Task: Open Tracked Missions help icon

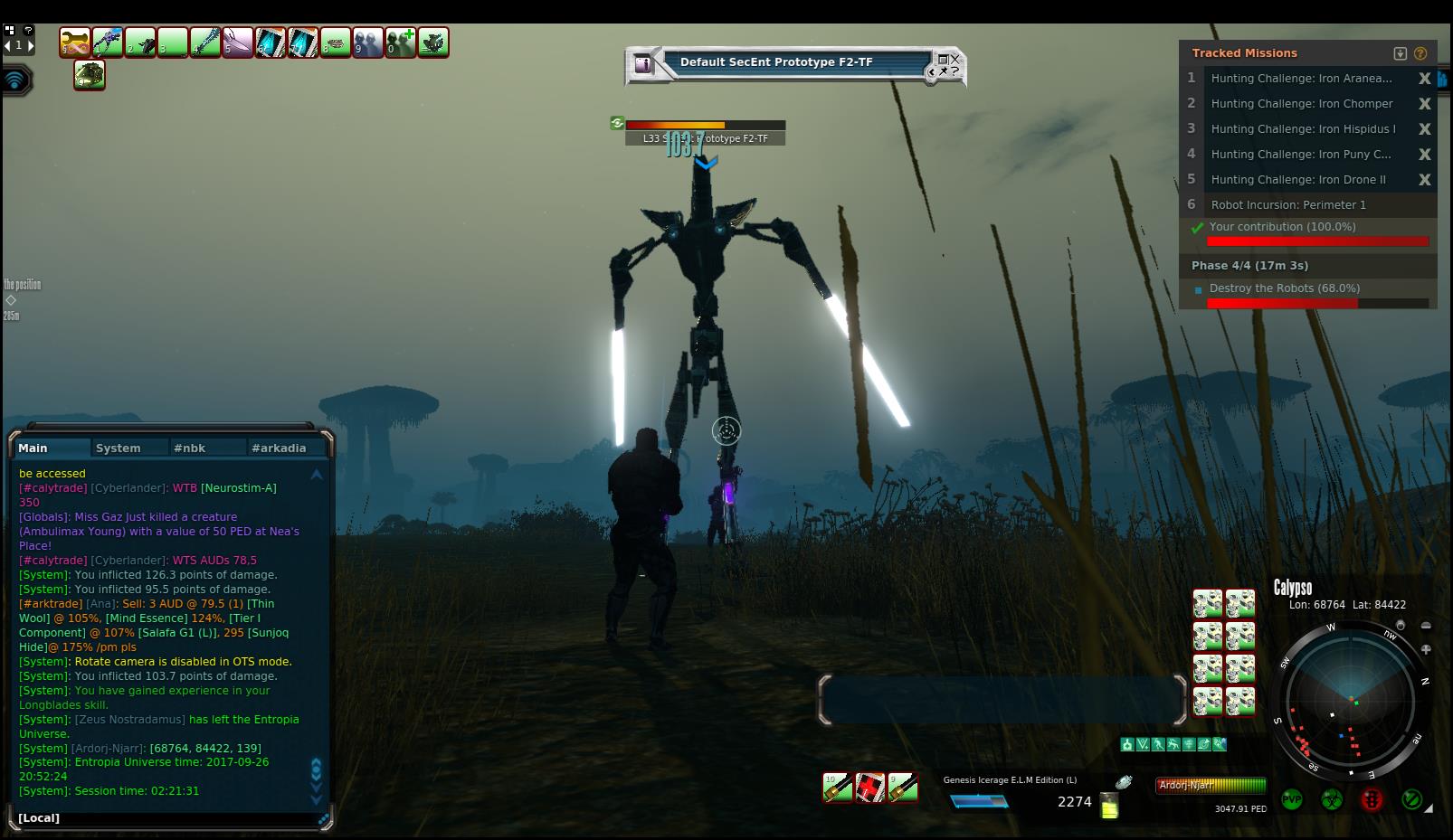Action: pyautogui.click(x=1420, y=53)
